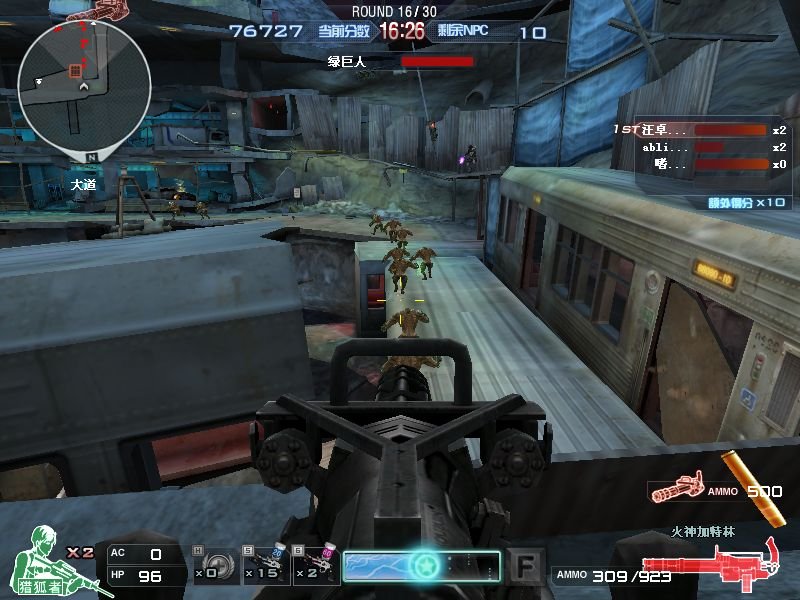This screenshot has width=800, height=600.
Task: Select the abli... player row in scoreboard
Action: pyautogui.click(x=700, y=147)
